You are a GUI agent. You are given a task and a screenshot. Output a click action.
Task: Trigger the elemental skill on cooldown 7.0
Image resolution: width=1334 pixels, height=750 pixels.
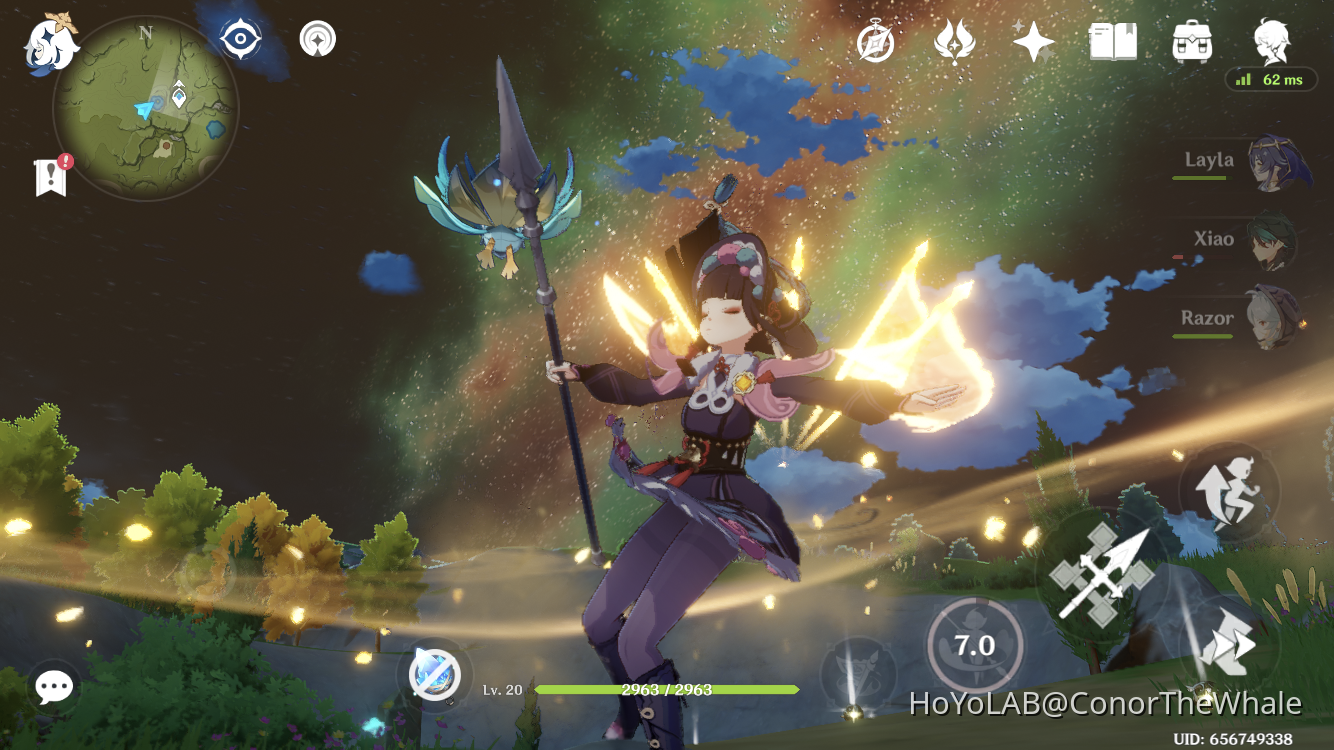coord(973,645)
